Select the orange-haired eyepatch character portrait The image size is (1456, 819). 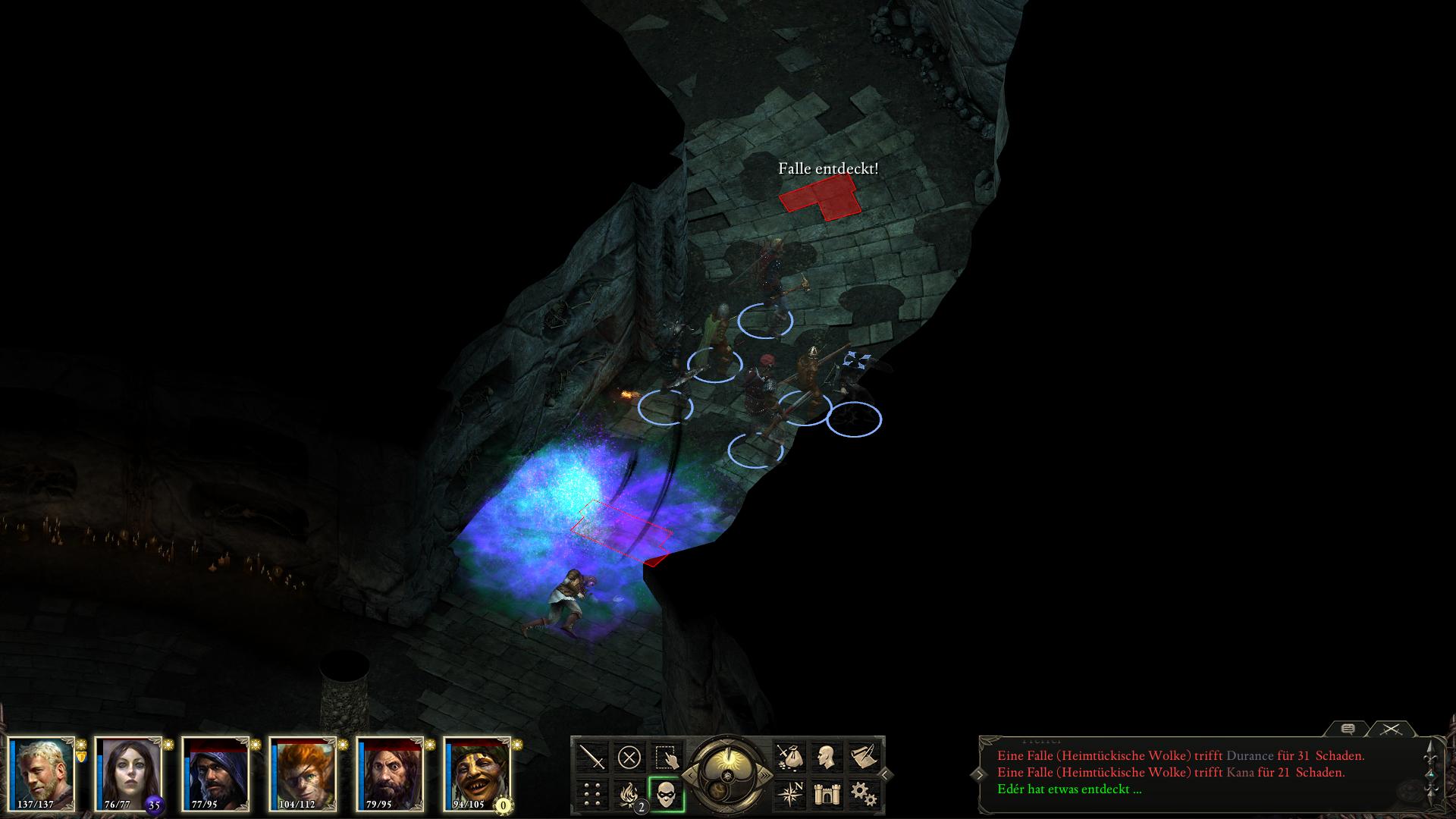(304, 773)
